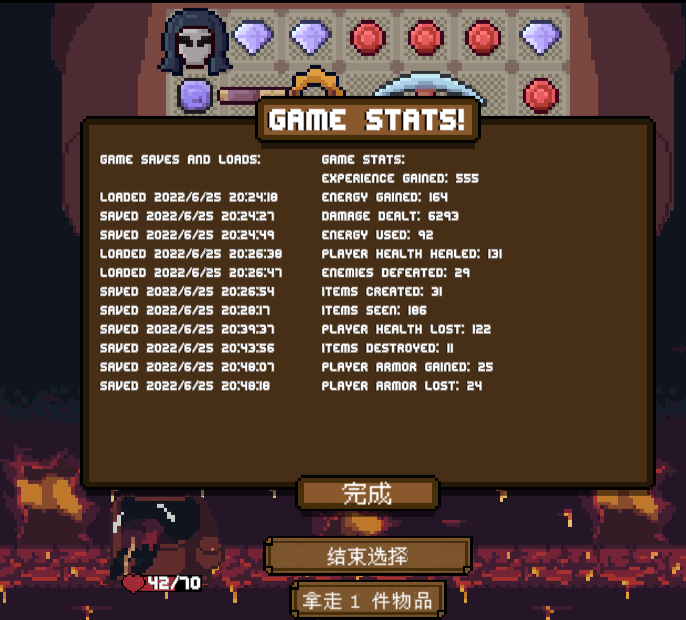Choose the 结束选择 end selection button
The image size is (686, 620).
click(x=368, y=556)
